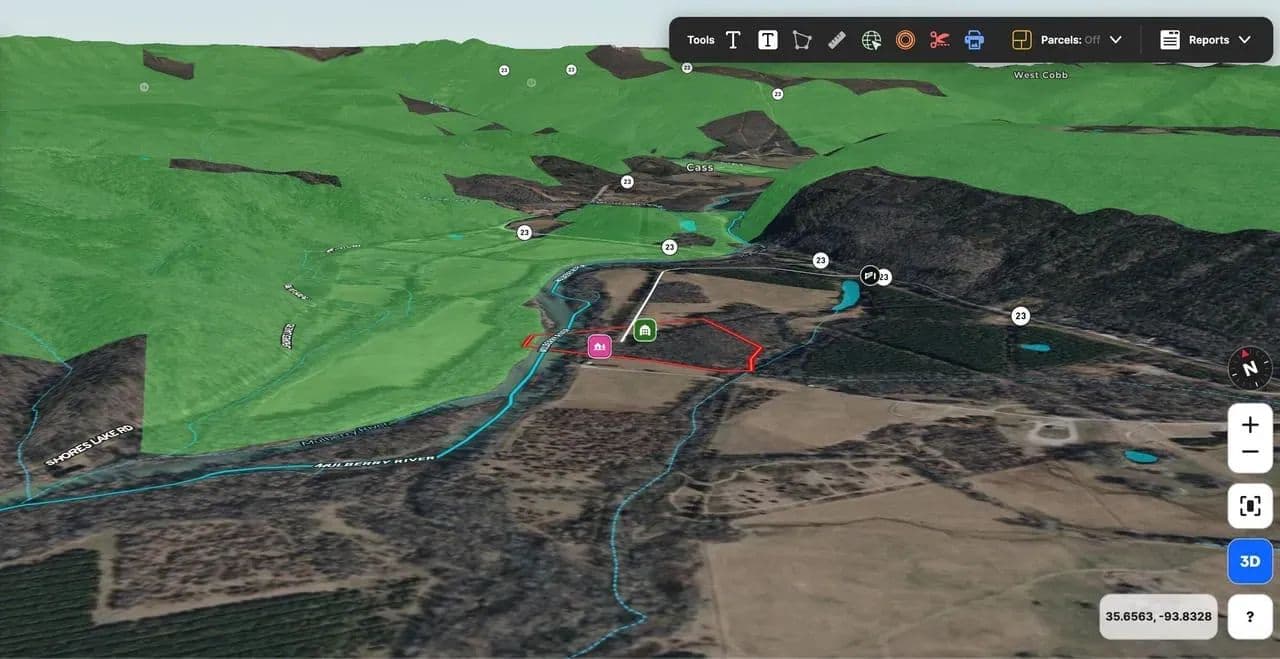Toggle the blue 3D view button
1280x659 pixels.
pyautogui.click(x=1250, y=561)
